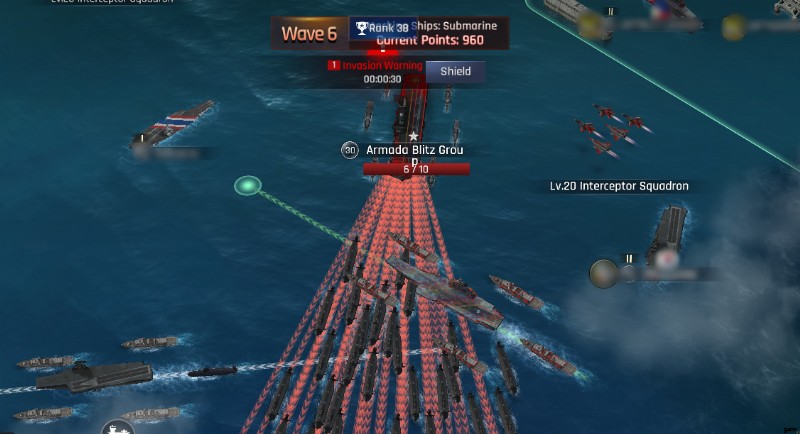
Task: Activate the Shield button
Action: coord(455,71)
